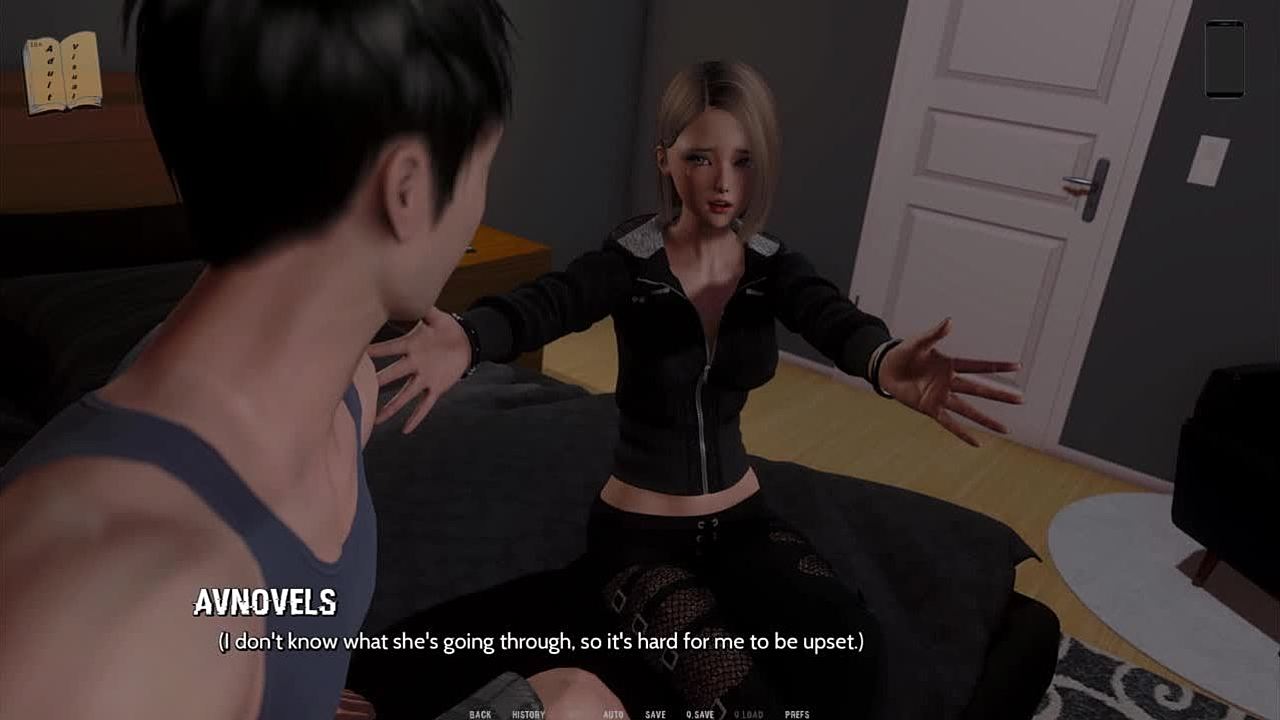Open the smartphone icon
The image size is (1280, 720).
click(1224, 59)
